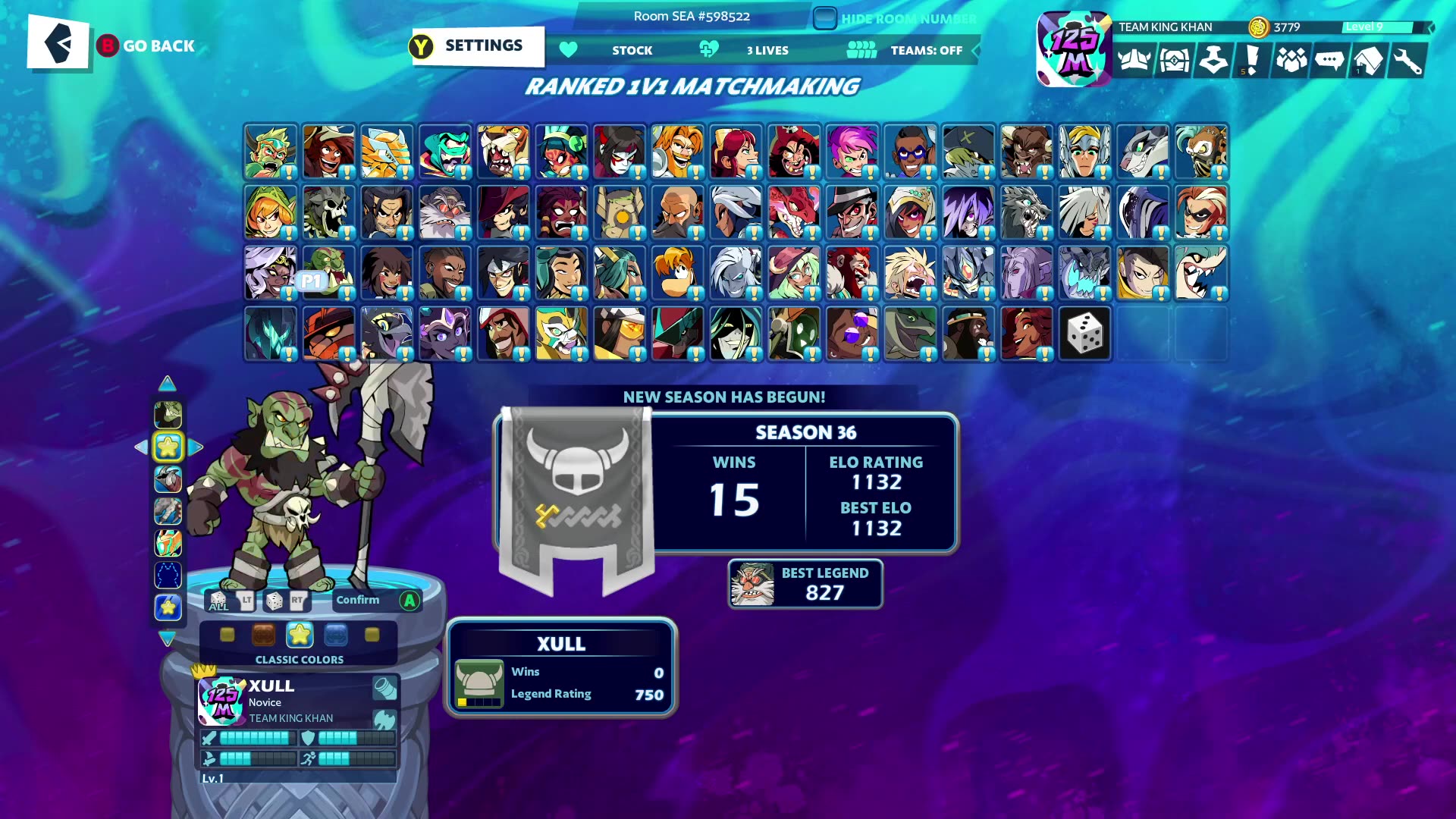The image size is (1456, 819).
Task: Open the exclamation mark missions icon
Action: [1251, 61]
